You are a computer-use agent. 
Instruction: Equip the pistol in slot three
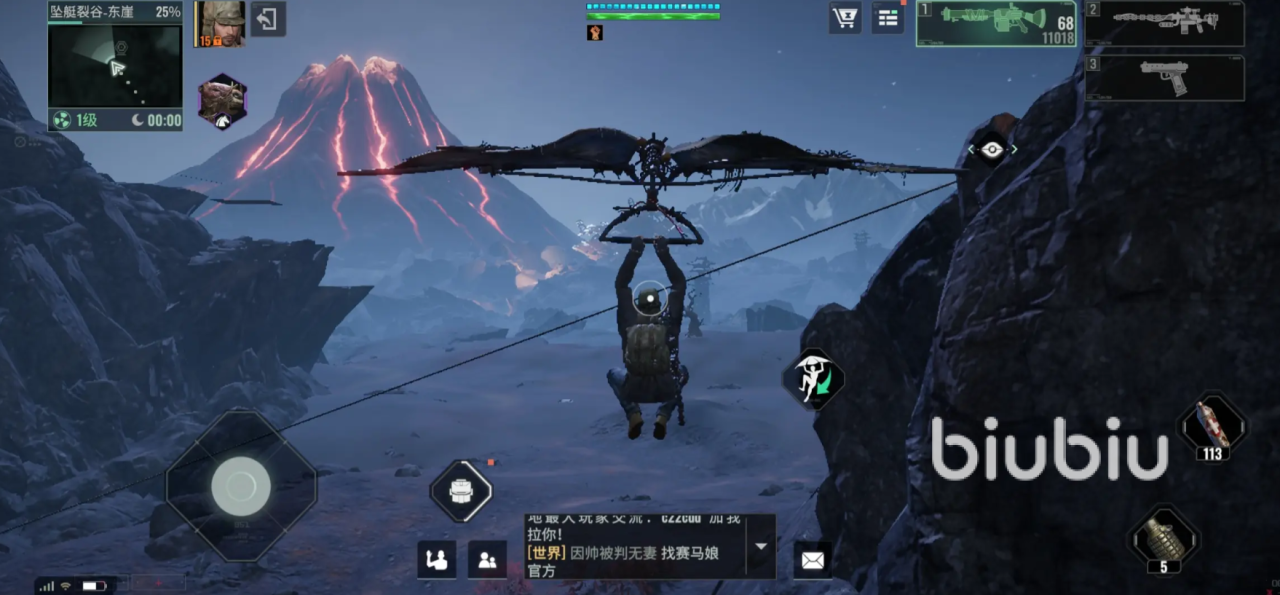(x=1165, y=78)
